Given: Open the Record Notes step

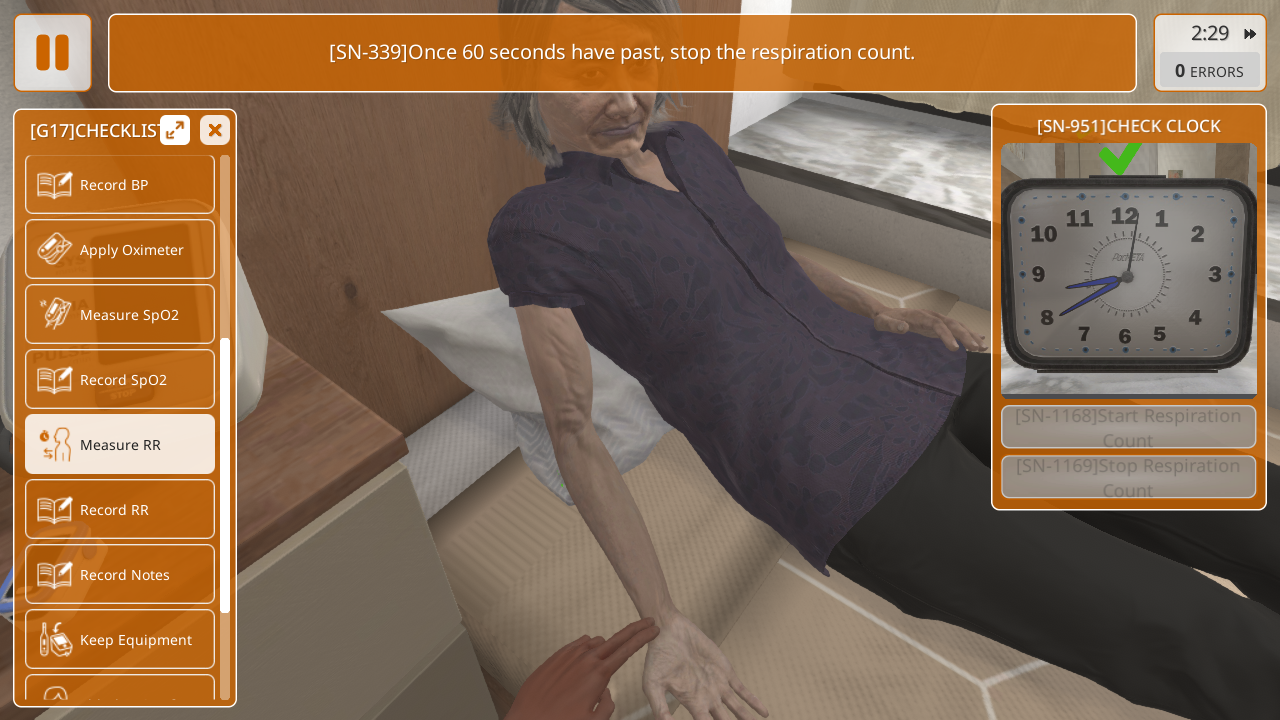Looking at the screenshot, I should pyautogui.click(x=120, y=575).
